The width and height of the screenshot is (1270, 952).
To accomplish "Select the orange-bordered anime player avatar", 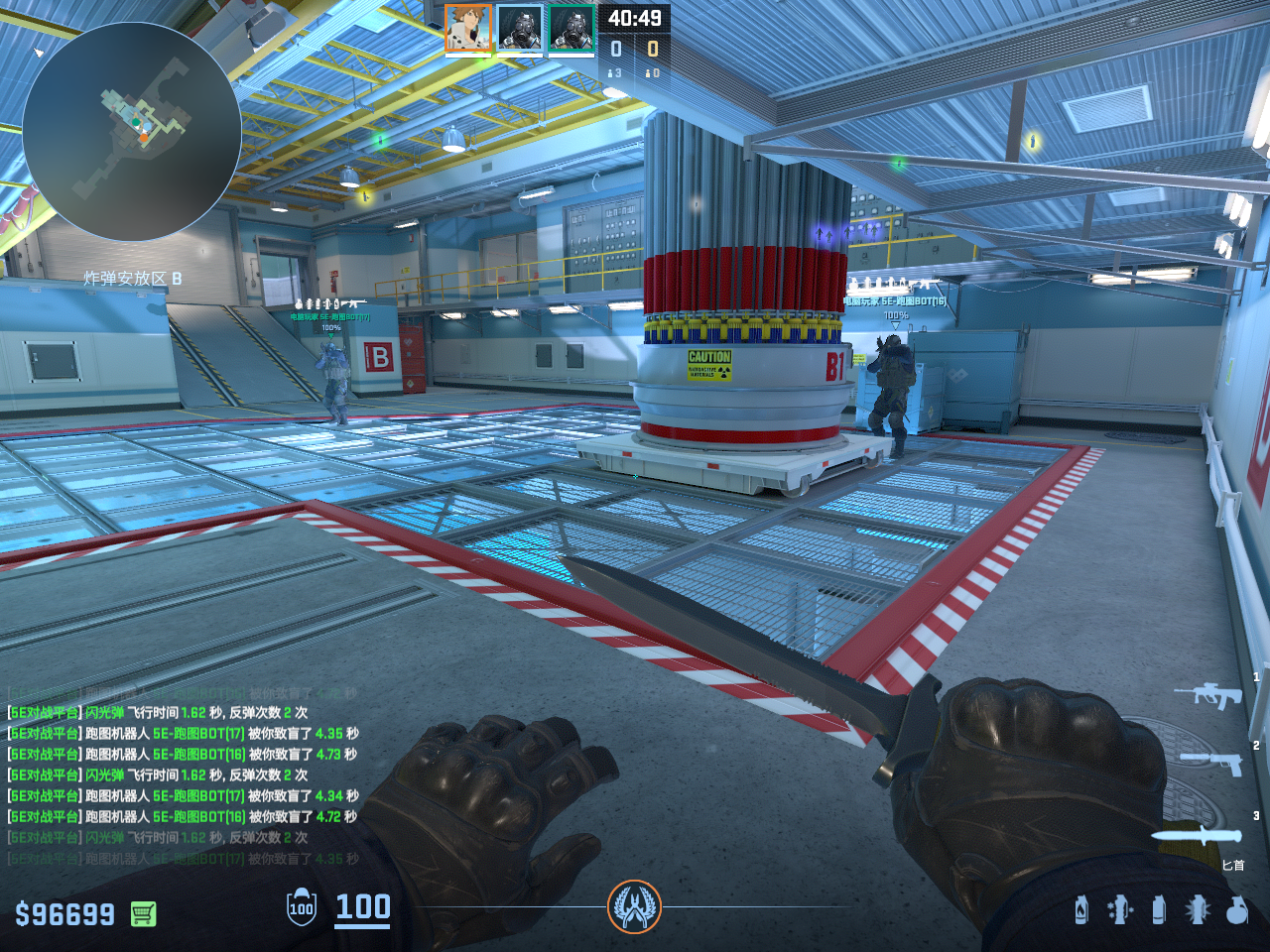I will point(468,28).
